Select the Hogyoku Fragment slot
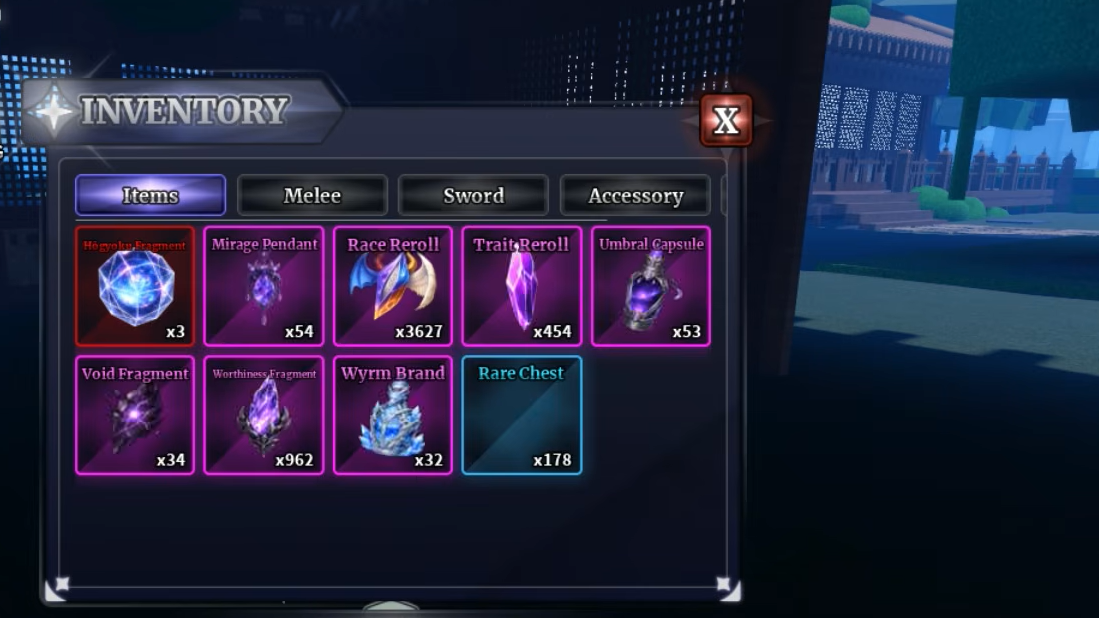The width and height of the screenshot is (1099, 618). tap(135, 286)
